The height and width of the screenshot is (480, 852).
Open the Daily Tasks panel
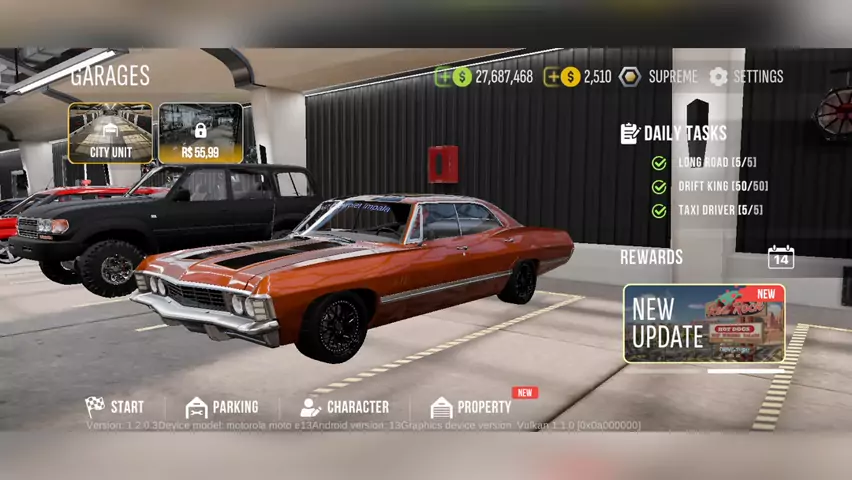pyautogui.click(x=674, y=133)
